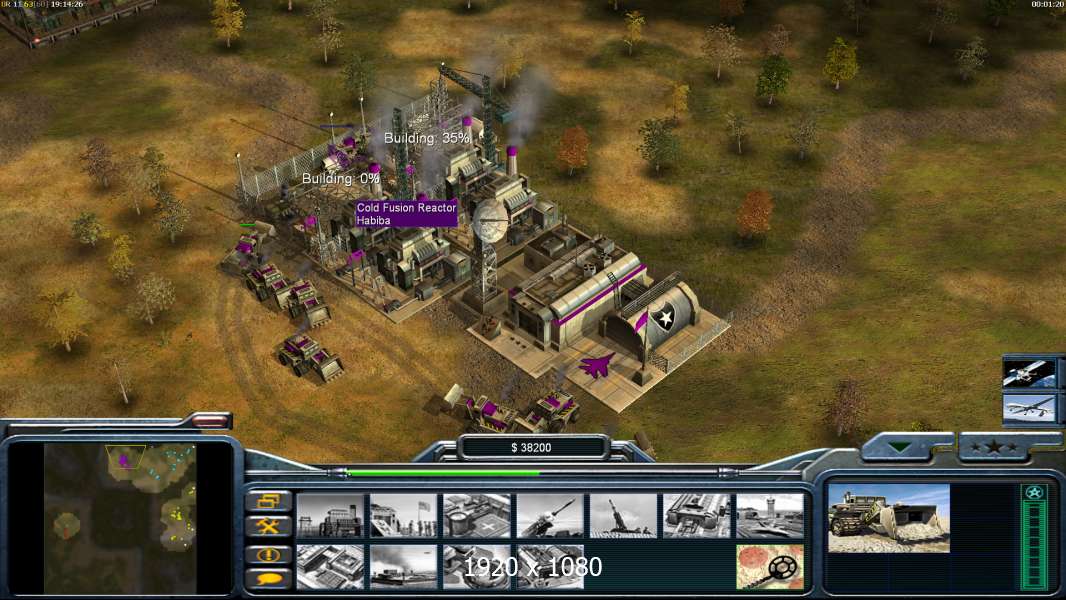Activate the Spy Satellite power shortcut
The width and height of the screenshot is (1066, 600).
[1030, 373]
